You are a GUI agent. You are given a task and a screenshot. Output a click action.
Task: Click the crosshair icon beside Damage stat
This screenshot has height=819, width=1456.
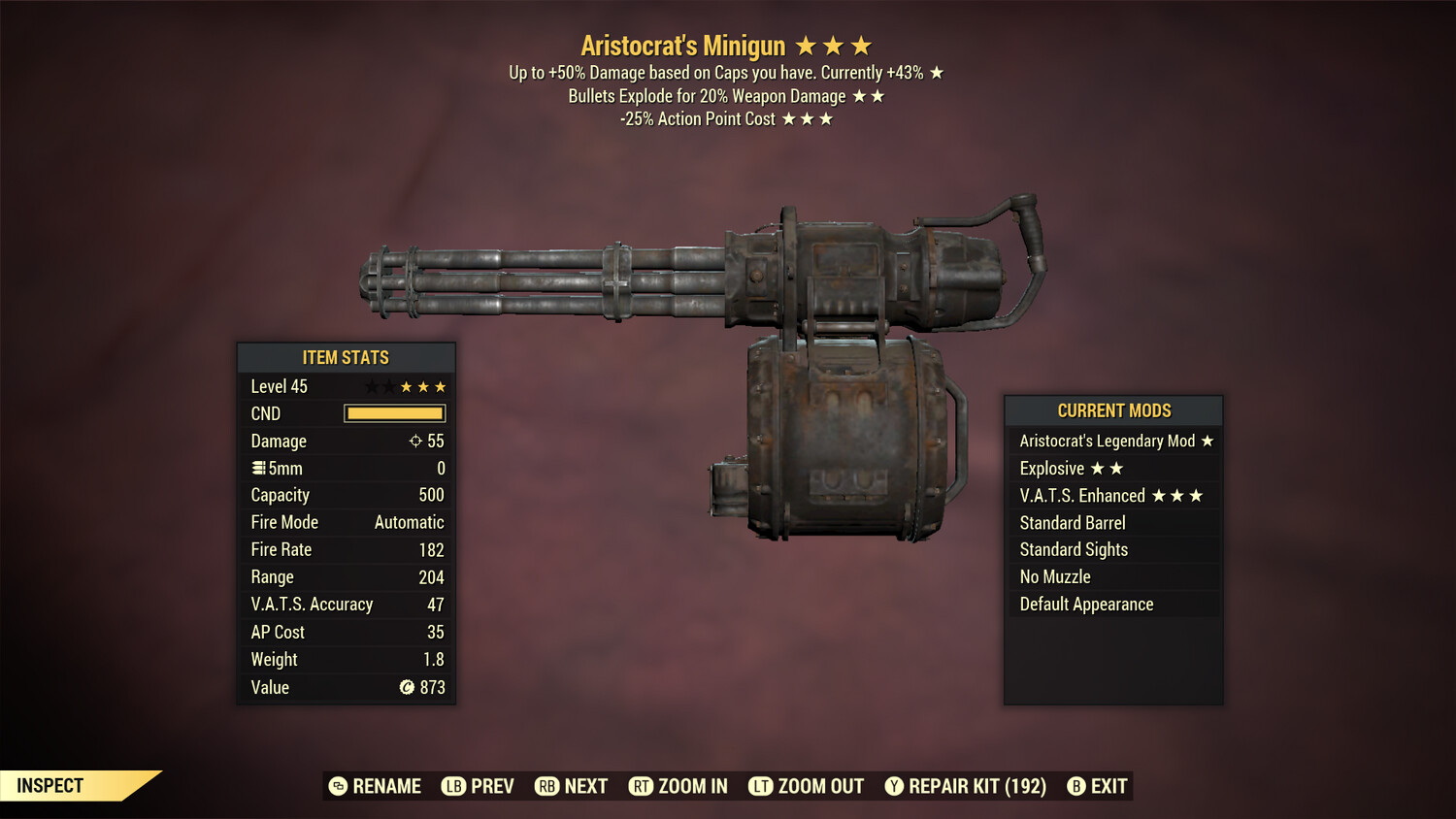click(x=417, y=441)
